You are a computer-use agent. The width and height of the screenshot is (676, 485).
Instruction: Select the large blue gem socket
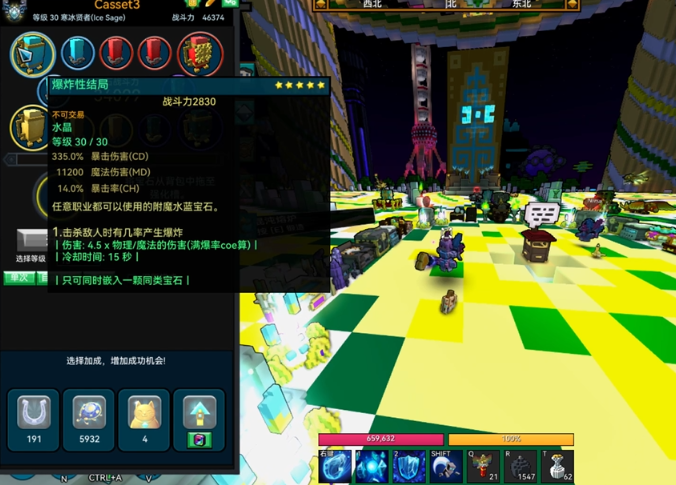point(33,53)
